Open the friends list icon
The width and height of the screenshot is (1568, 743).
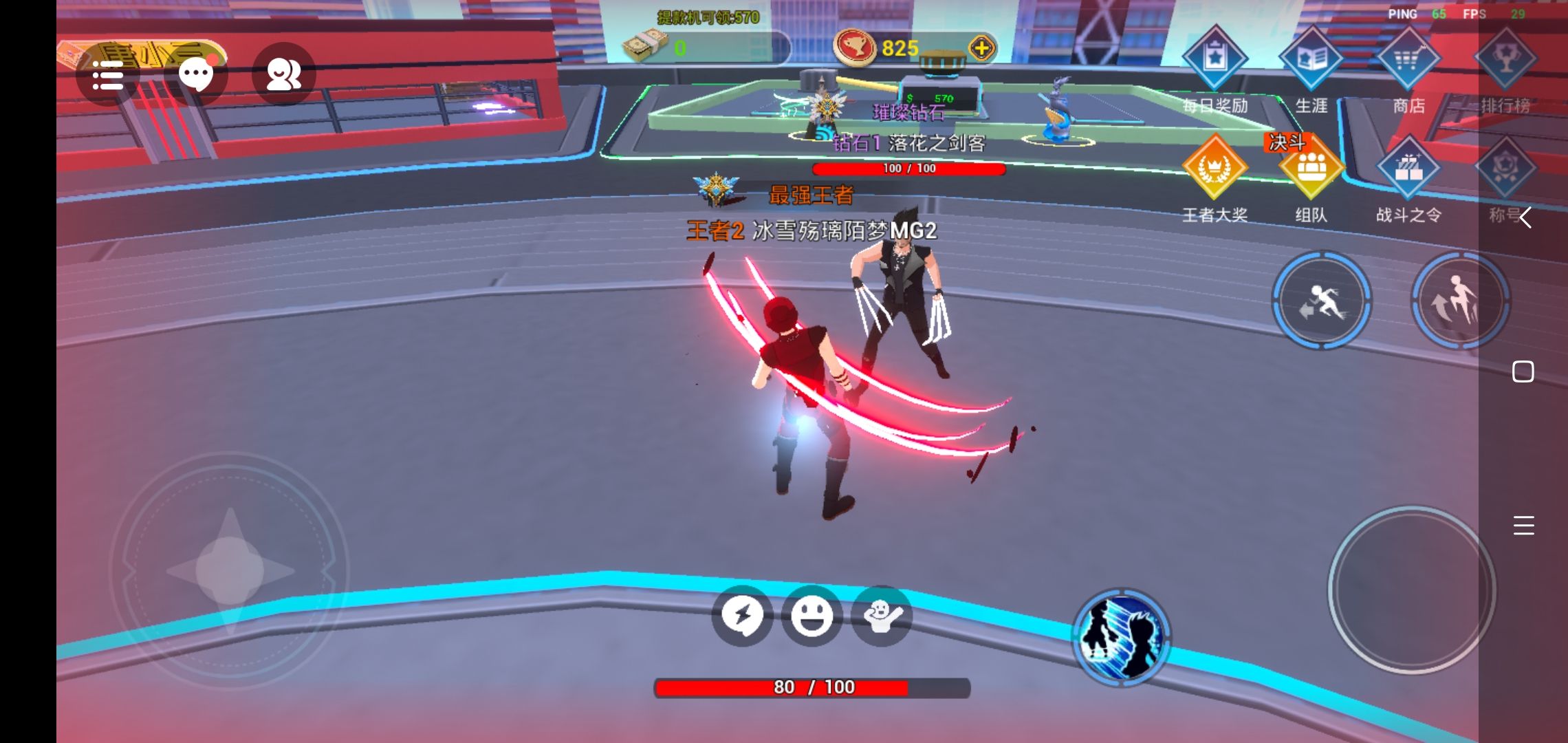tap(283, 74)
